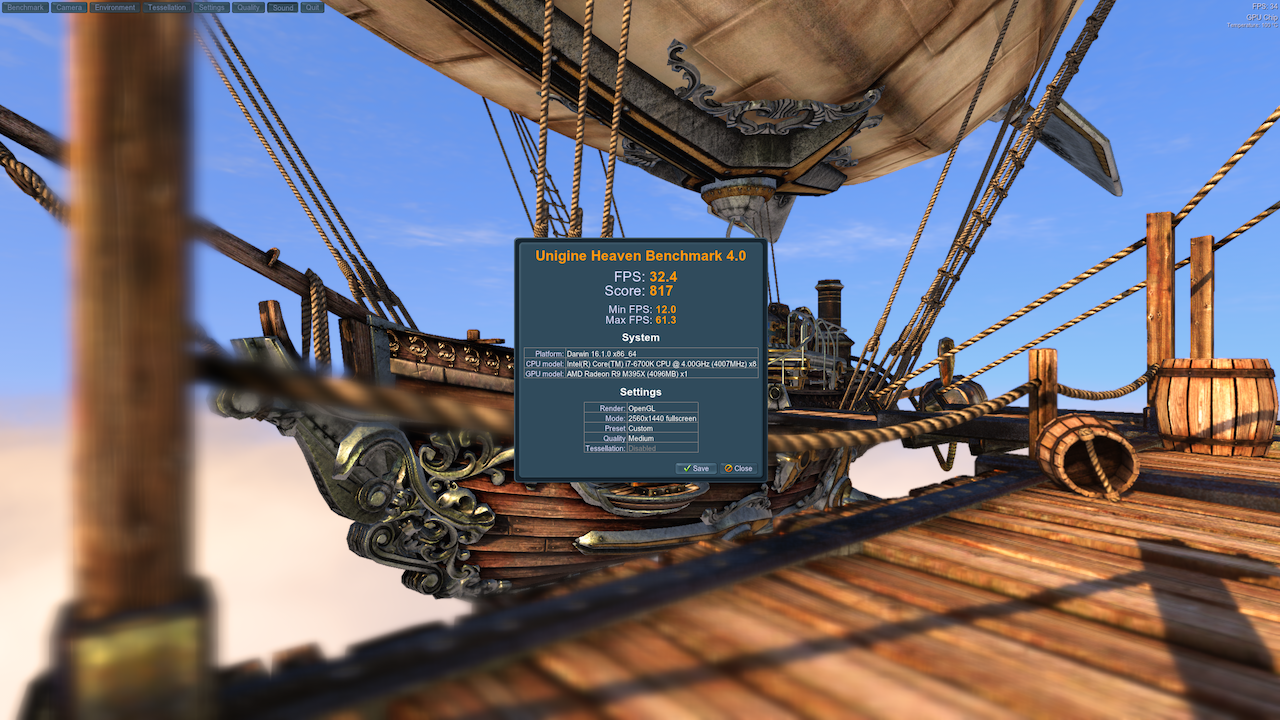The width and height of the screenshot is (1280, 720).
Task: Close the benchmark results dialog
Action: click(x=739, y=468)
